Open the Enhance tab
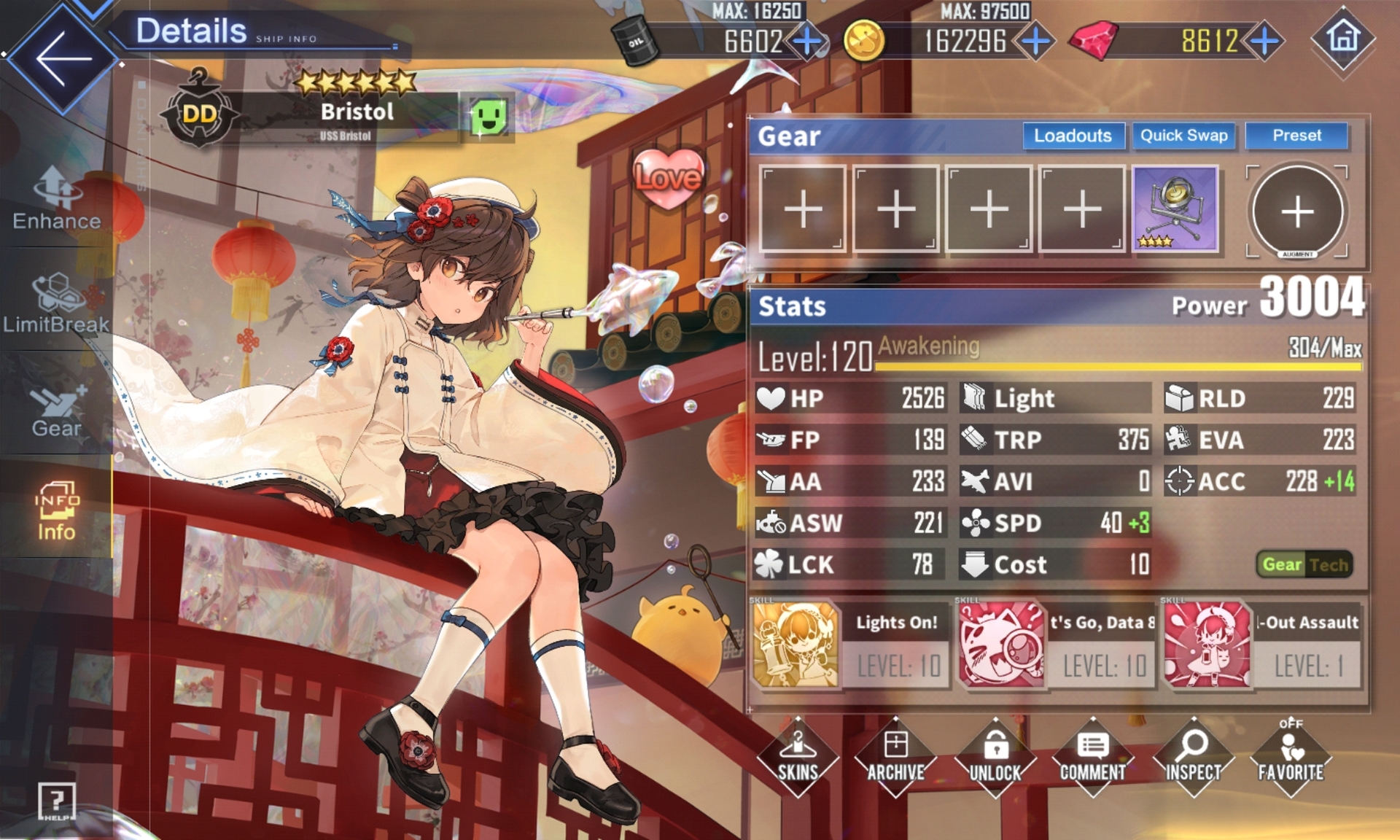The image size is (1400, 840). coord(57,198)
